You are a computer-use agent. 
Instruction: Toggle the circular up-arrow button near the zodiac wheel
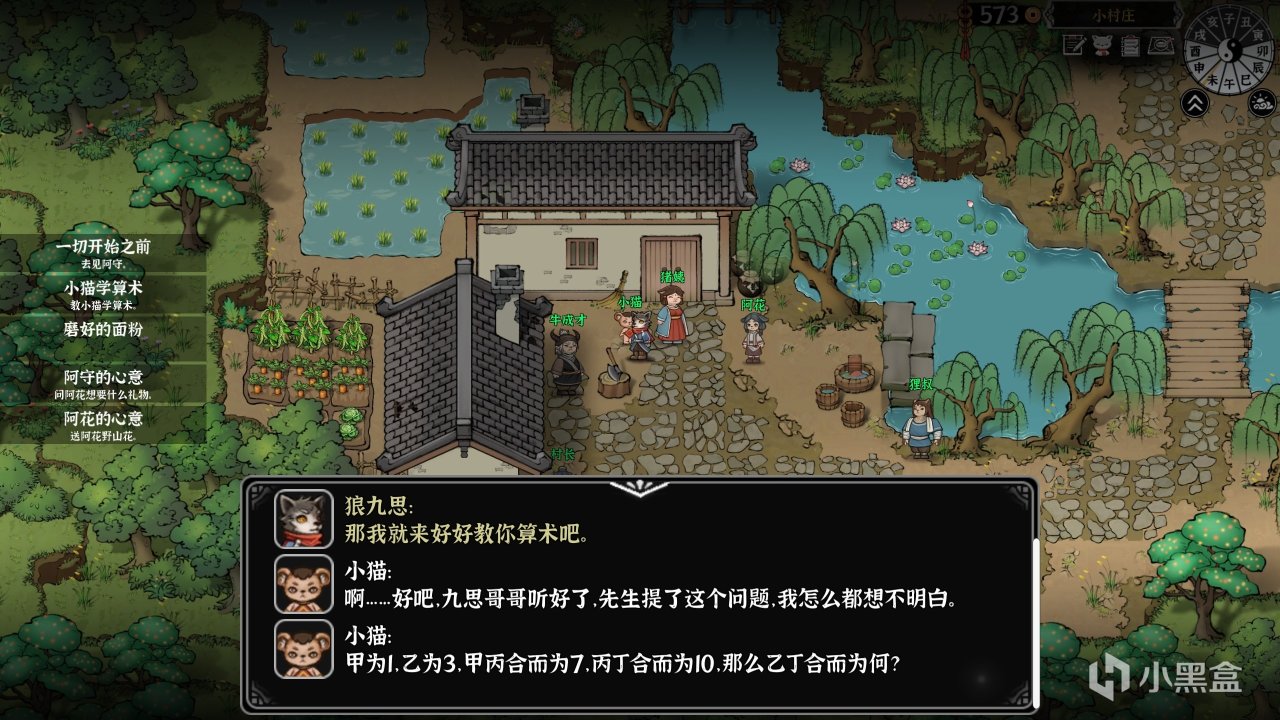[1196, 102]
